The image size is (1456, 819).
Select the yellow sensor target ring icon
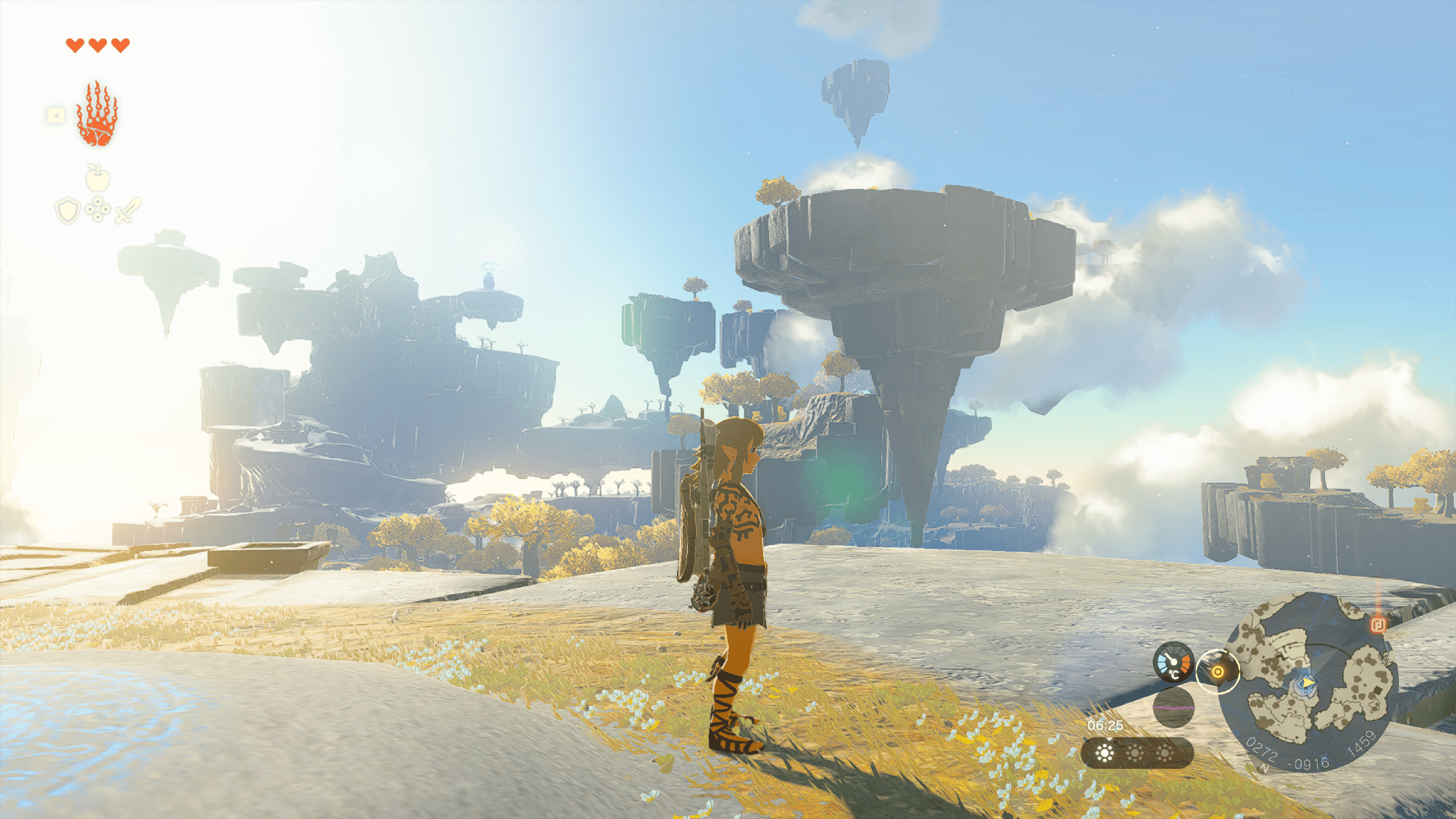coord(1218,672)
